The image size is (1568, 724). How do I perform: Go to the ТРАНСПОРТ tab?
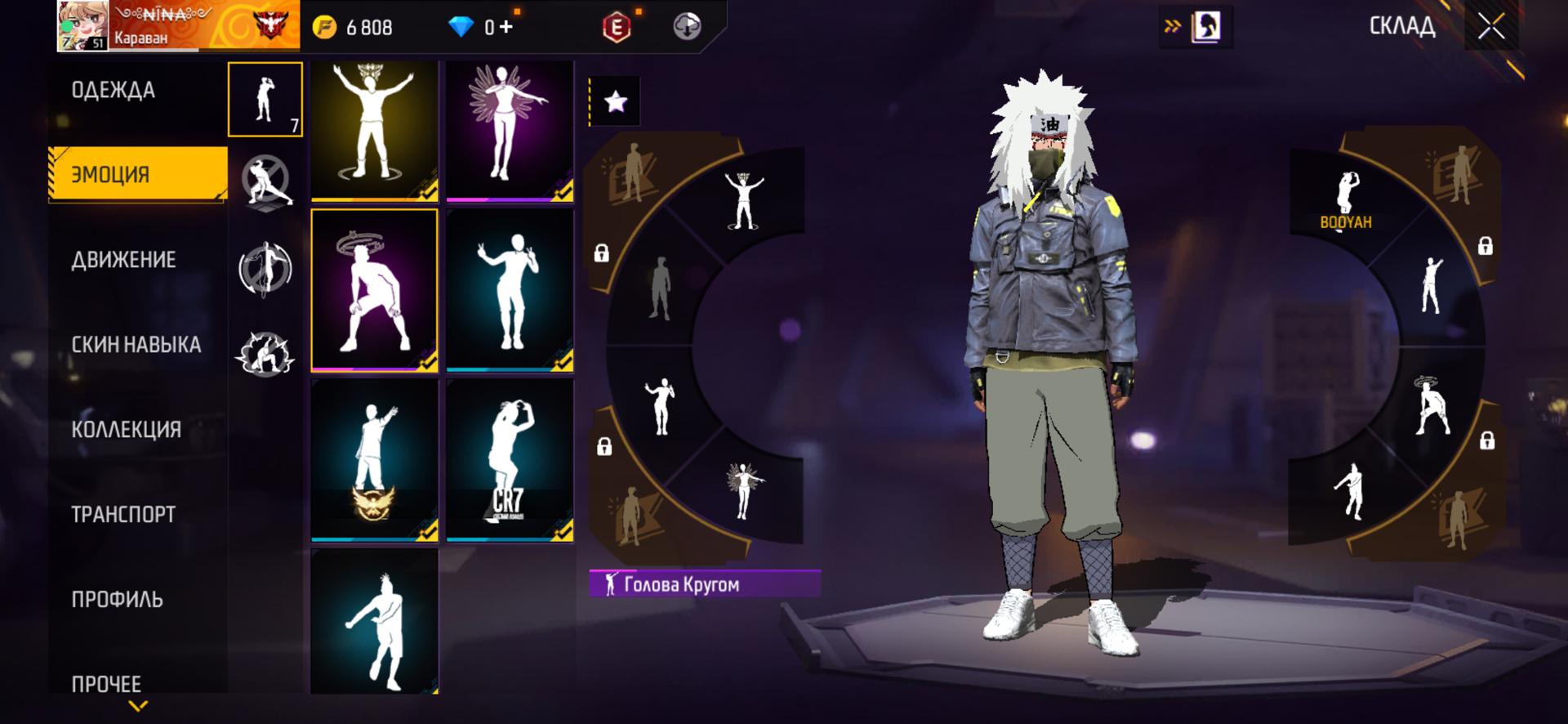pos(123,515)
